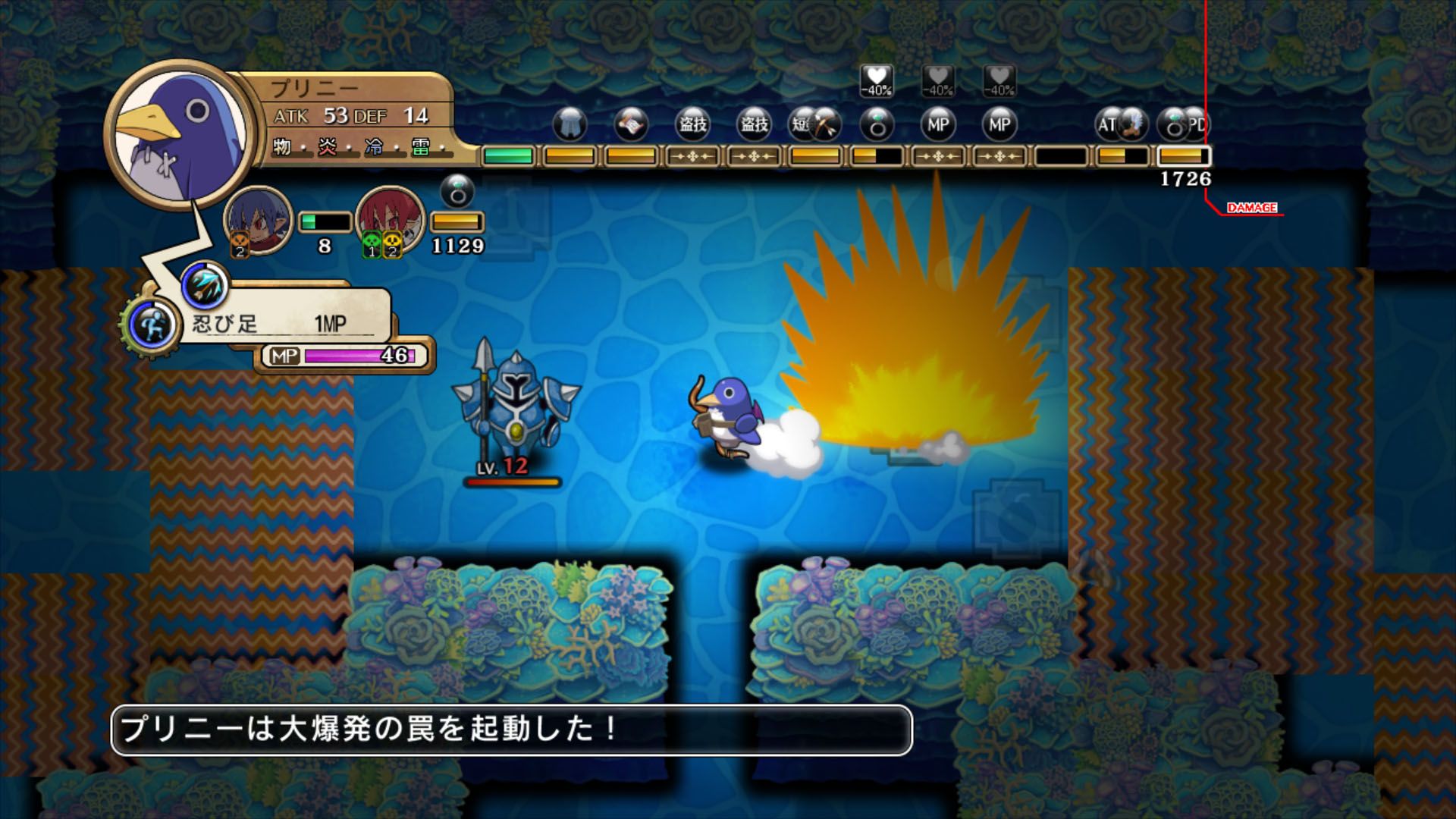
Task: Select the SPD ring icon at far right
Action: (x=1175, y=125)
